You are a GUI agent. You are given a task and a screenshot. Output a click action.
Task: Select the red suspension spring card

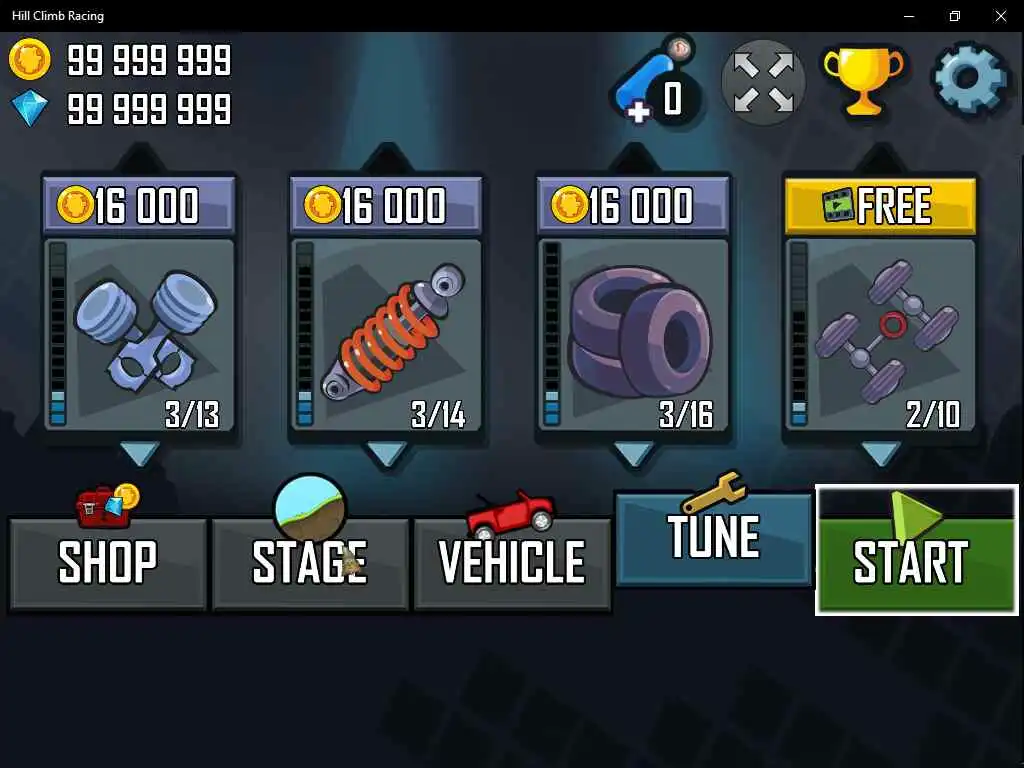(x=386, y=335)
